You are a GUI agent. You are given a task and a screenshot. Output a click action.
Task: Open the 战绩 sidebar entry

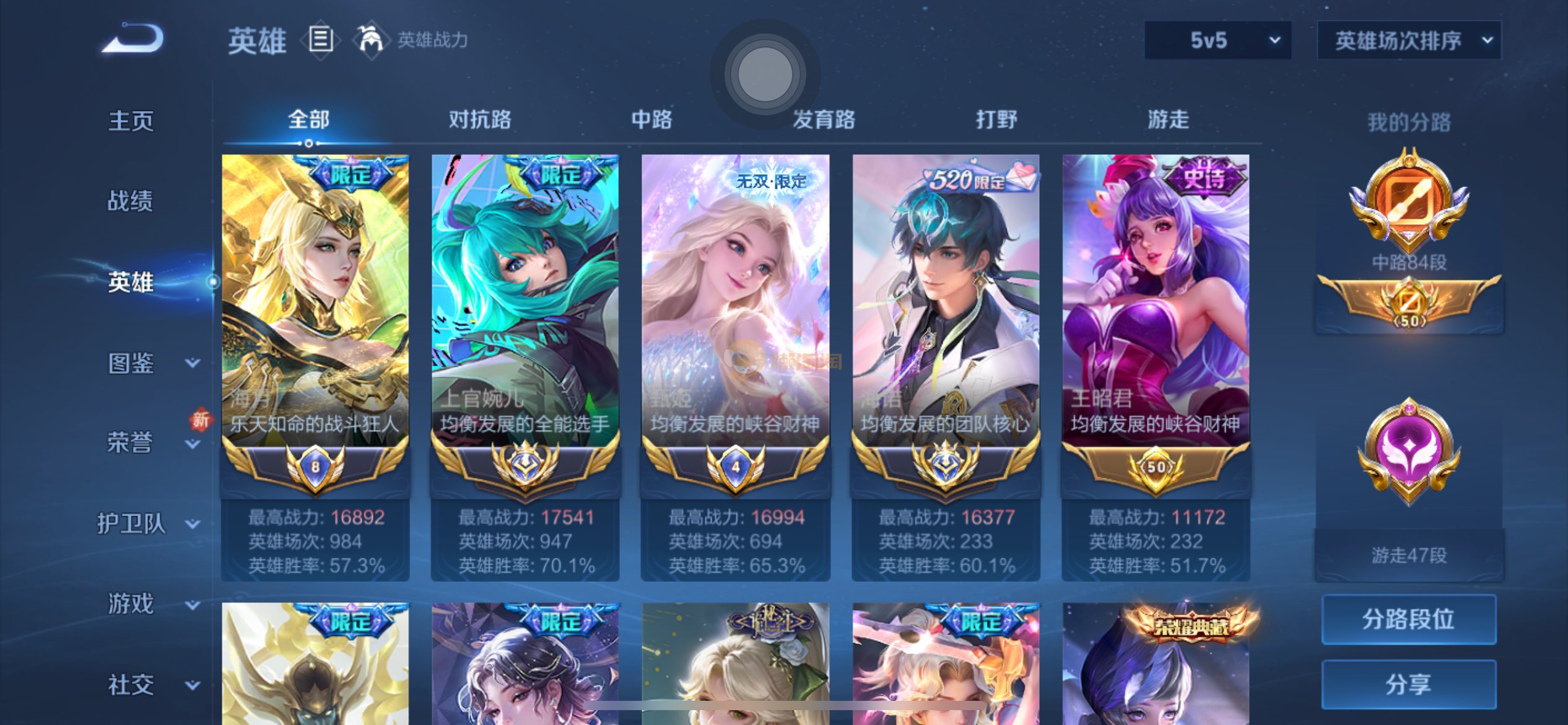pos(130,201)
